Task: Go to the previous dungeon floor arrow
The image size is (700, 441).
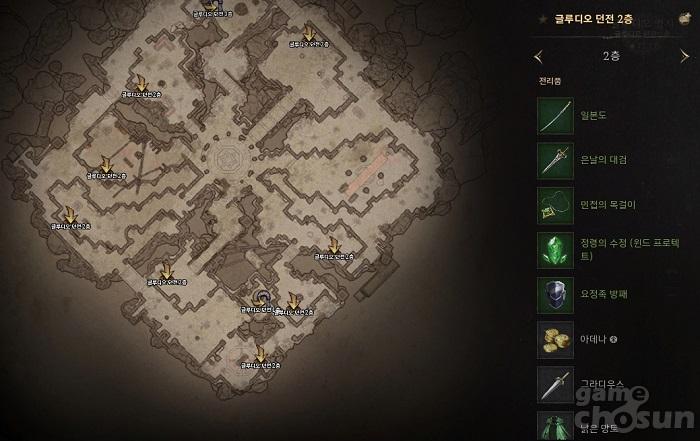Action: pyautogui.click(x=539, y=56)
